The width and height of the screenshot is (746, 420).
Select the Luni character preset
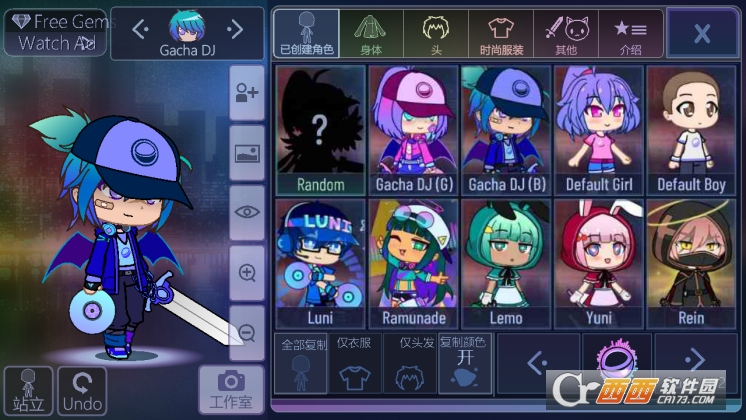(320, 263)
